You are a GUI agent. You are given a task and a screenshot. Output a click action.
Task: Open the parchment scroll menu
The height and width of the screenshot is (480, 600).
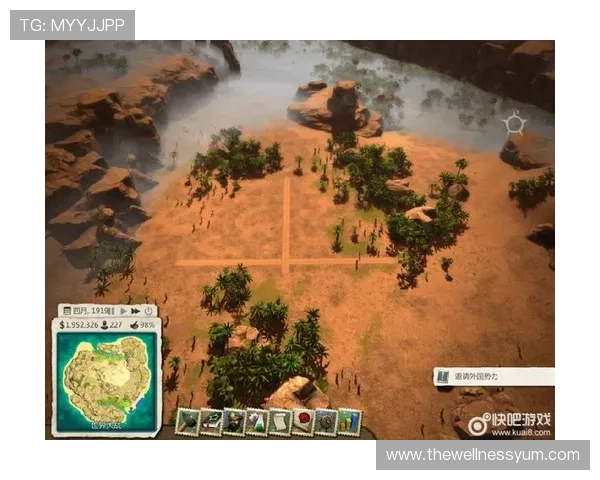pos(280,422)
